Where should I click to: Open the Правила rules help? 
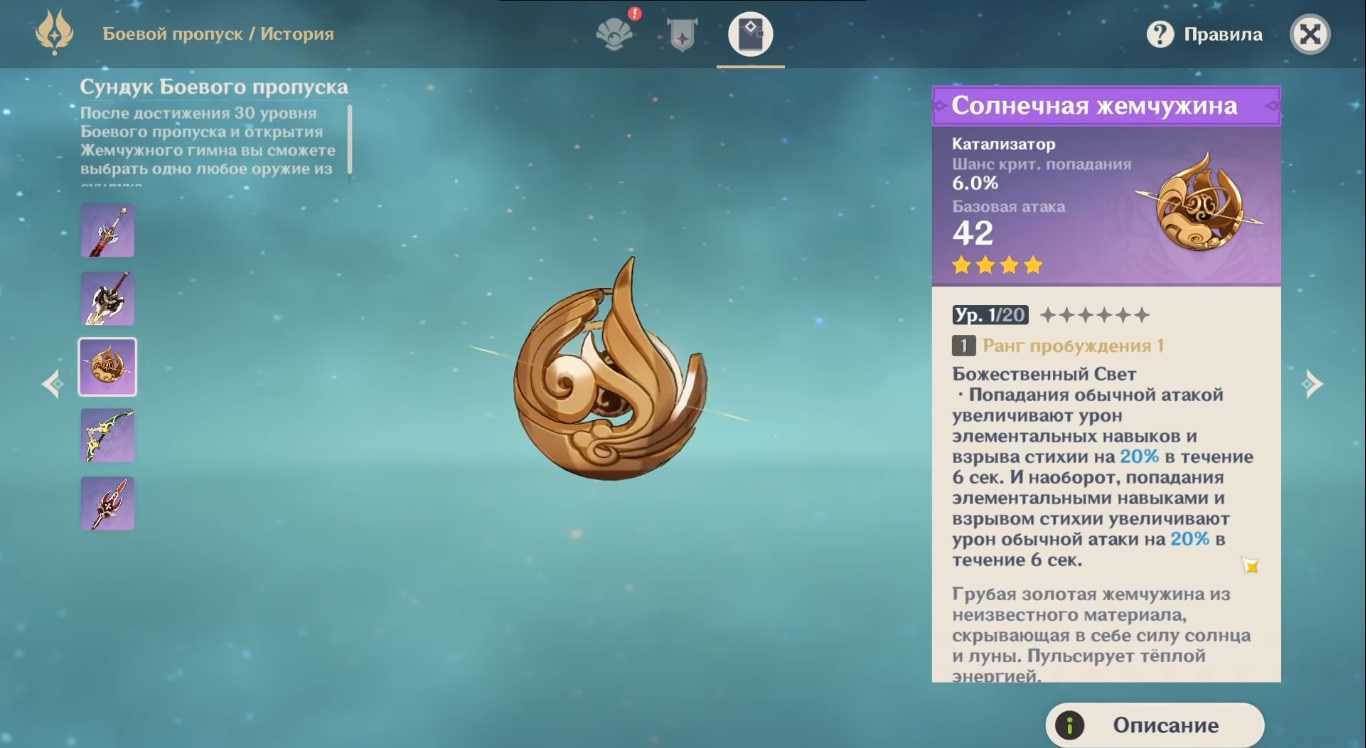click(1204, 35)
